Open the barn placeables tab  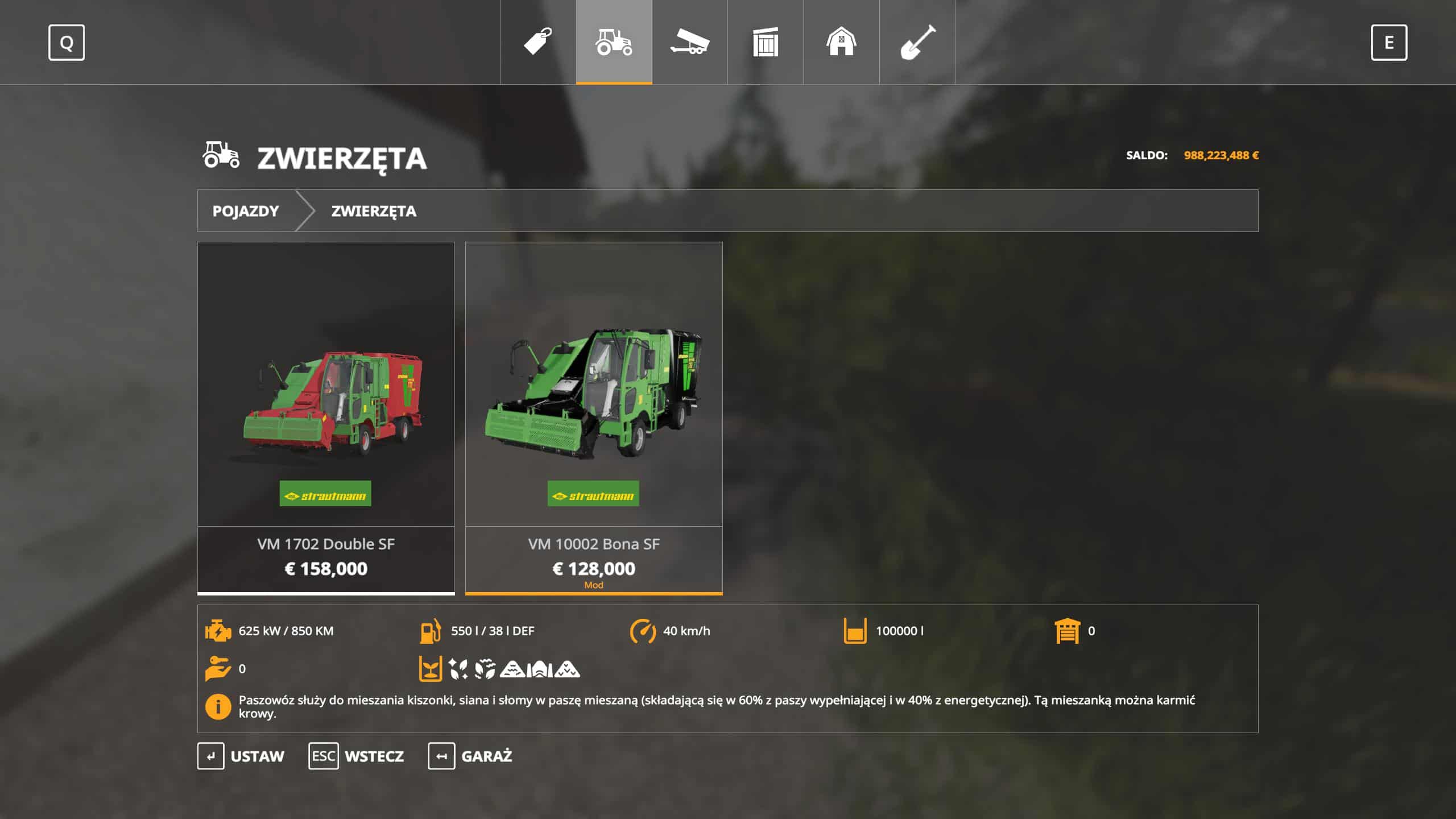(x=841, y=42)
